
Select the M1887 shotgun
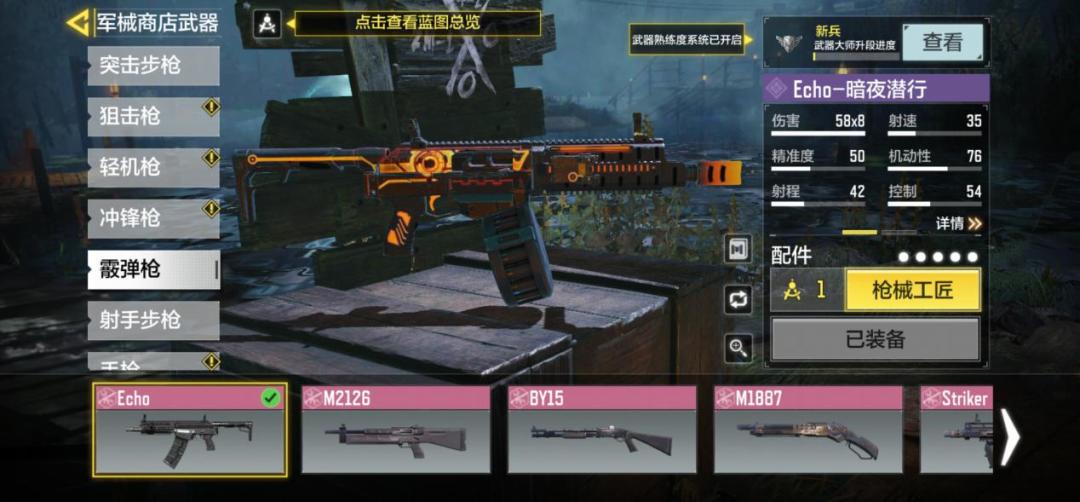[x=808, y=429]
